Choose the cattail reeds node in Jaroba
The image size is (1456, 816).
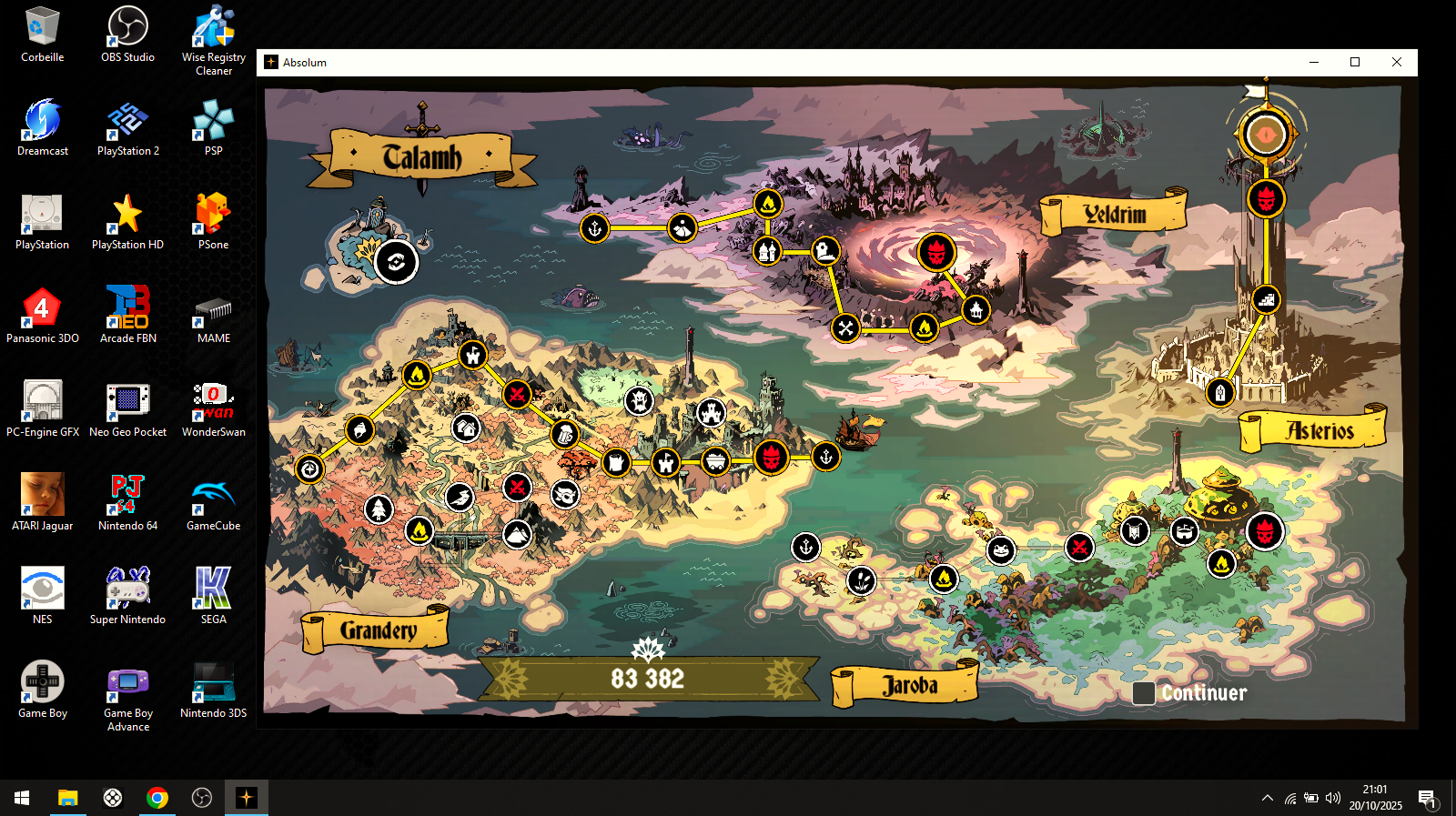point(861,579)
